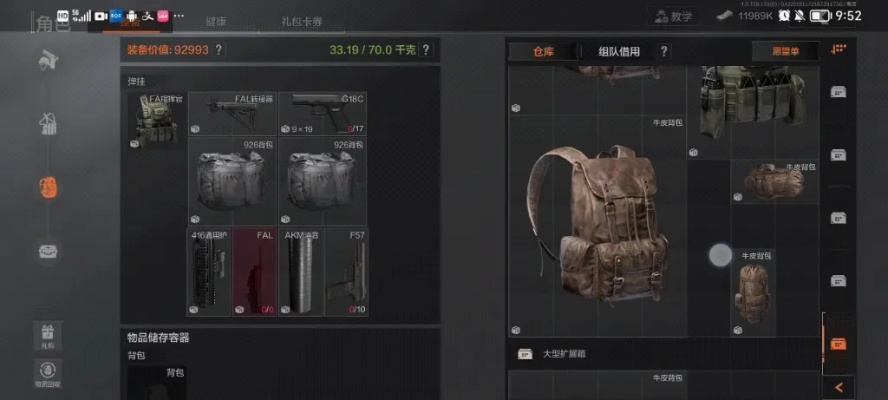Screen dimensions: 888x400
Task: Open the 愿望单 wishlist
Action: 785,51
